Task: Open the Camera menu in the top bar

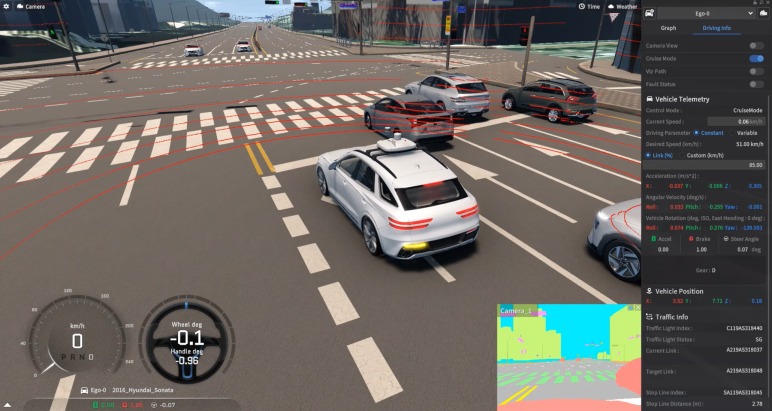Action: pyautogui.click(x=30, y=6)
